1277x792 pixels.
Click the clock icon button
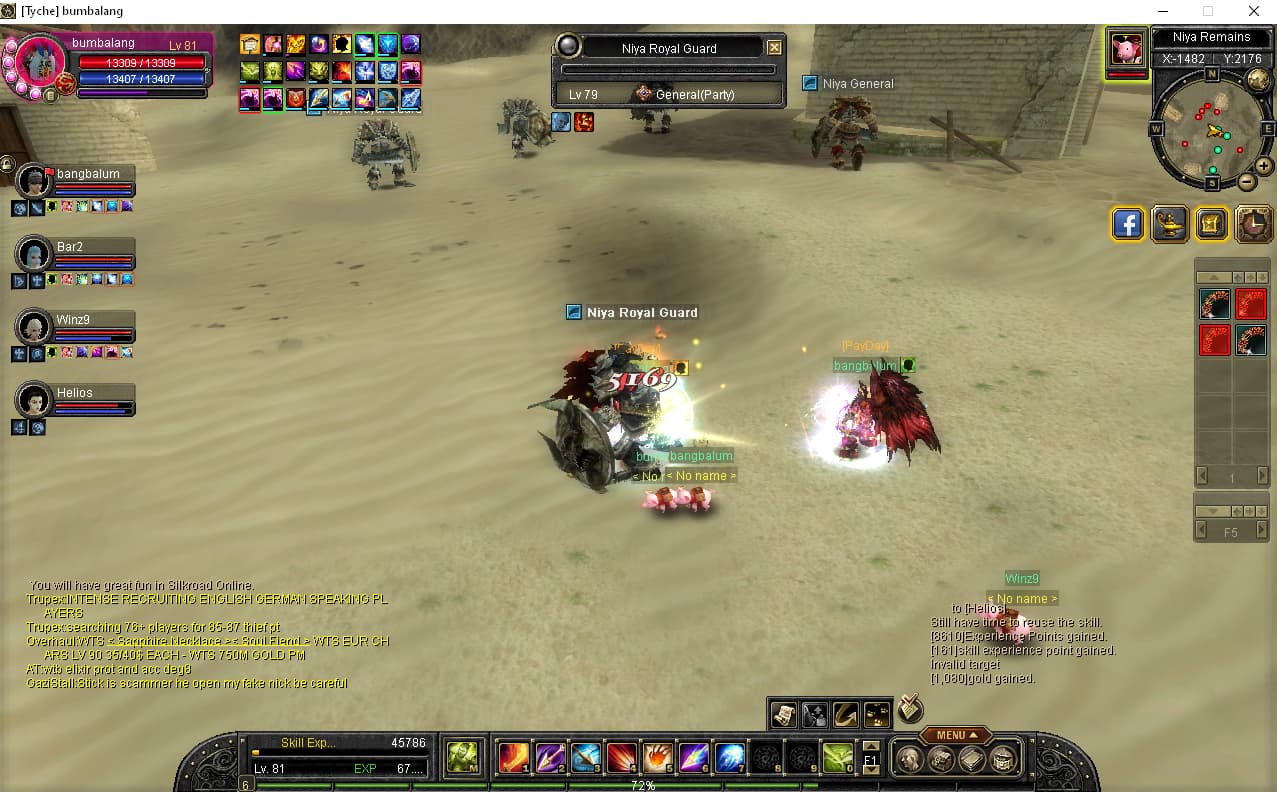click(1254, 224)
